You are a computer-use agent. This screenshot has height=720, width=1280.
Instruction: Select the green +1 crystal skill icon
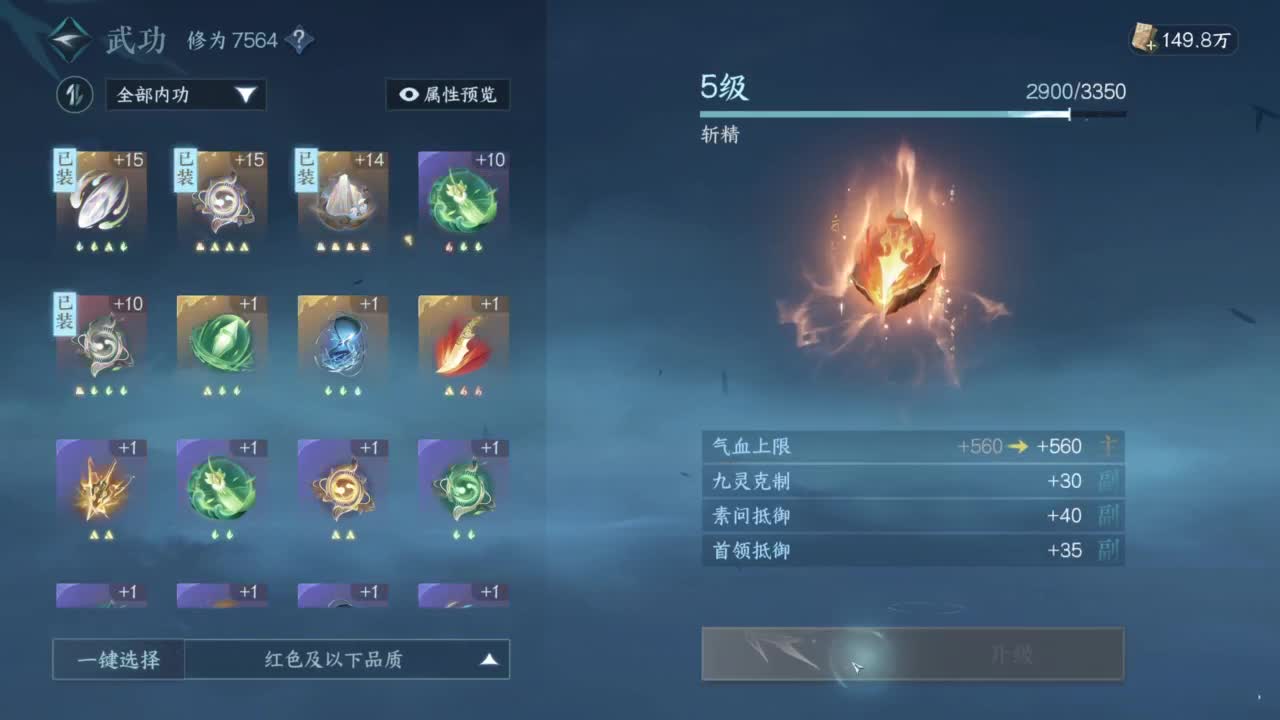(x=221, y=340)
